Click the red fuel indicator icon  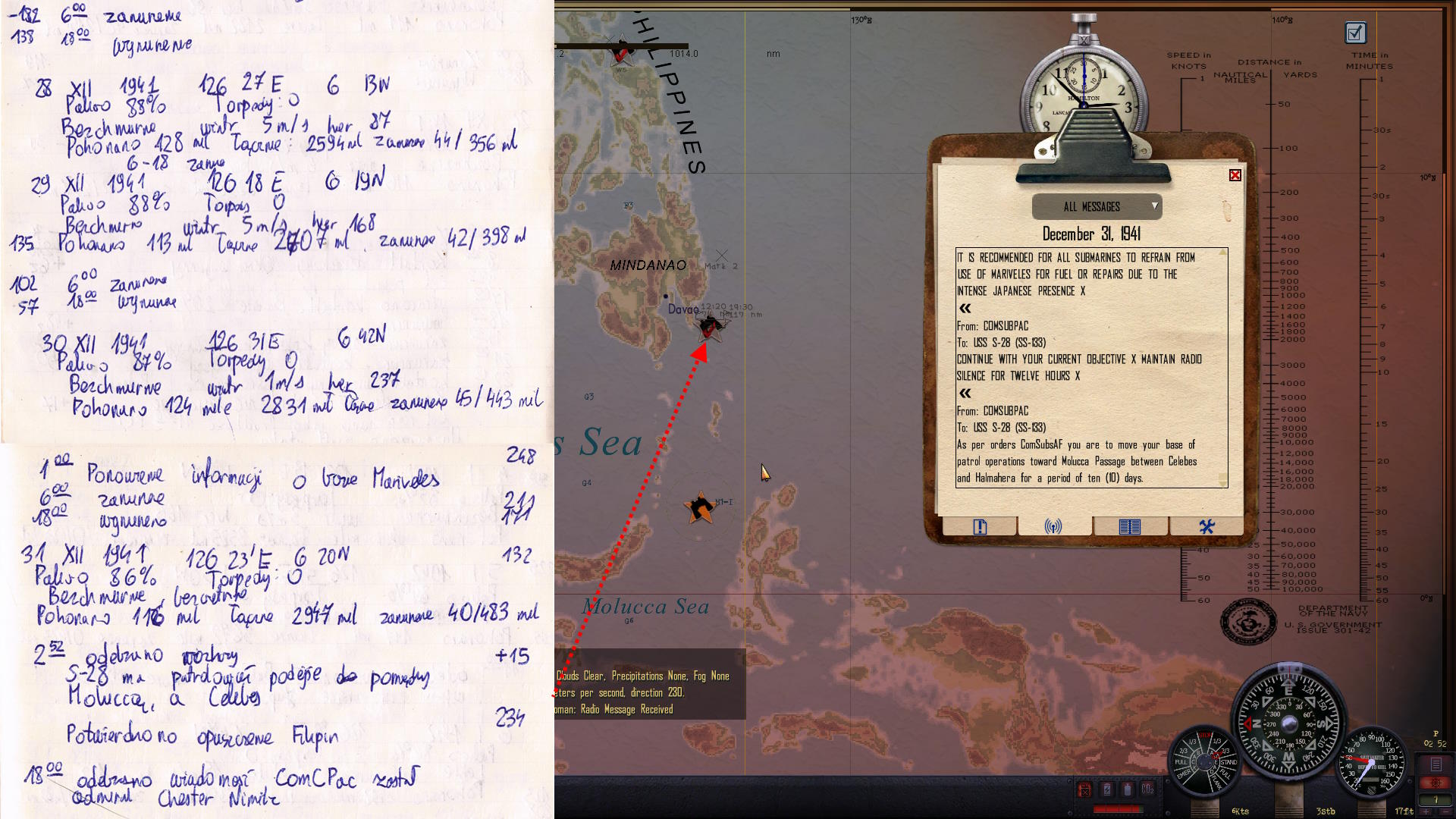[1084, 789]
